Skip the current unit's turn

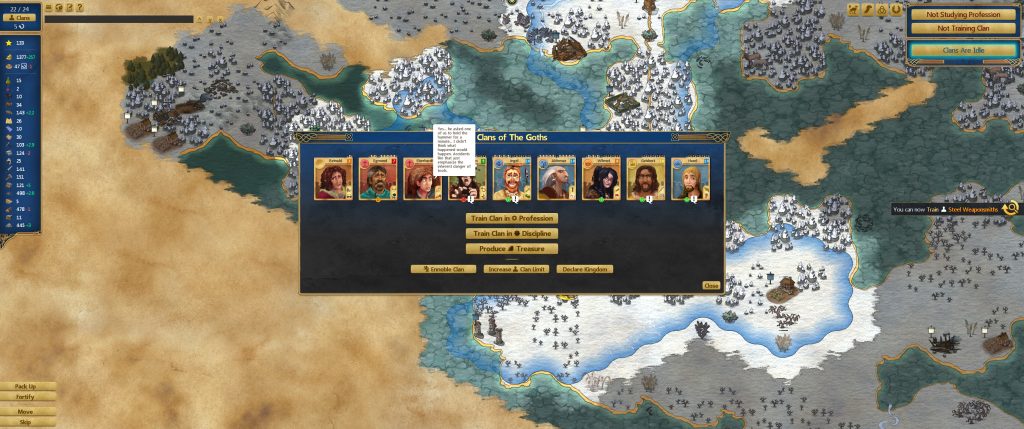(x=26, y=422)
